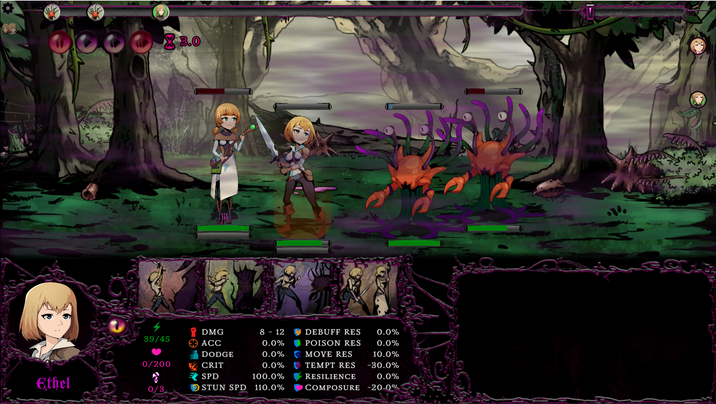Screen dimensions: 716x404
Task: Click the glowing eye icon beside the stats
Action: [x=118, y=326]
